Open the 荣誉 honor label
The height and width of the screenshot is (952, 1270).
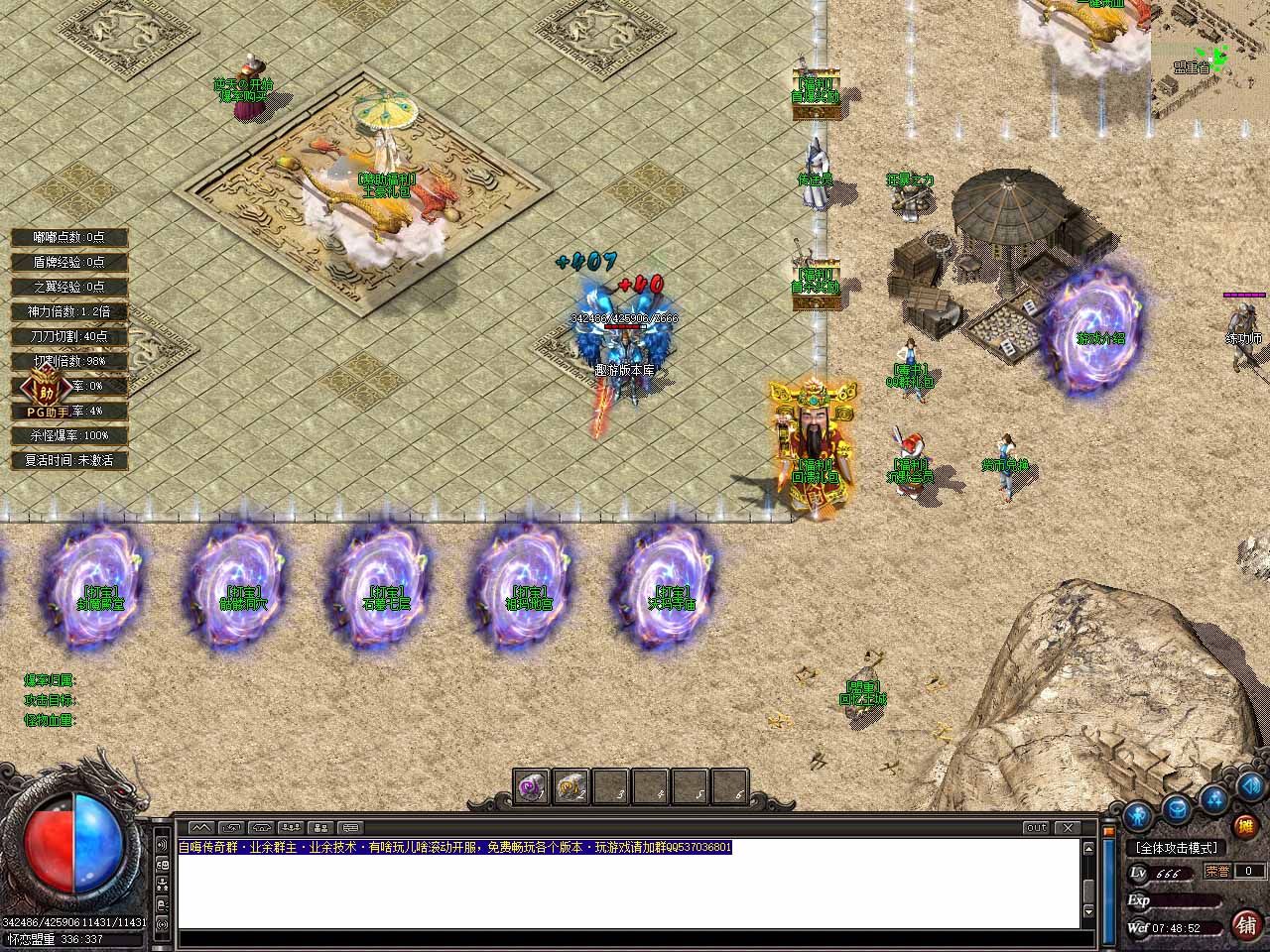[x=1217, y=871]
